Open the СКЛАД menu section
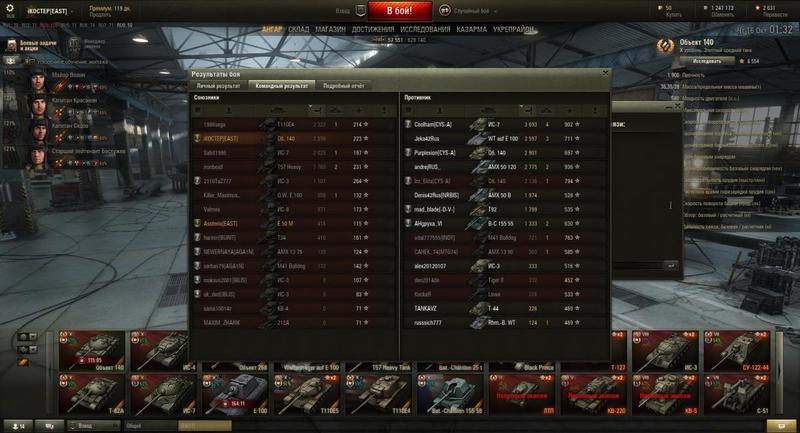The width and height of the screenshot is (800, 433). pyautogui.click(x=298, y=30)
